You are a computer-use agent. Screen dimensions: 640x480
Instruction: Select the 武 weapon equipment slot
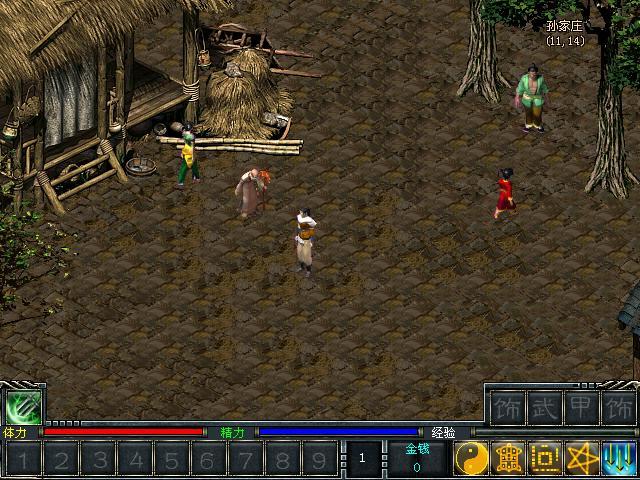tap(543, 408)
